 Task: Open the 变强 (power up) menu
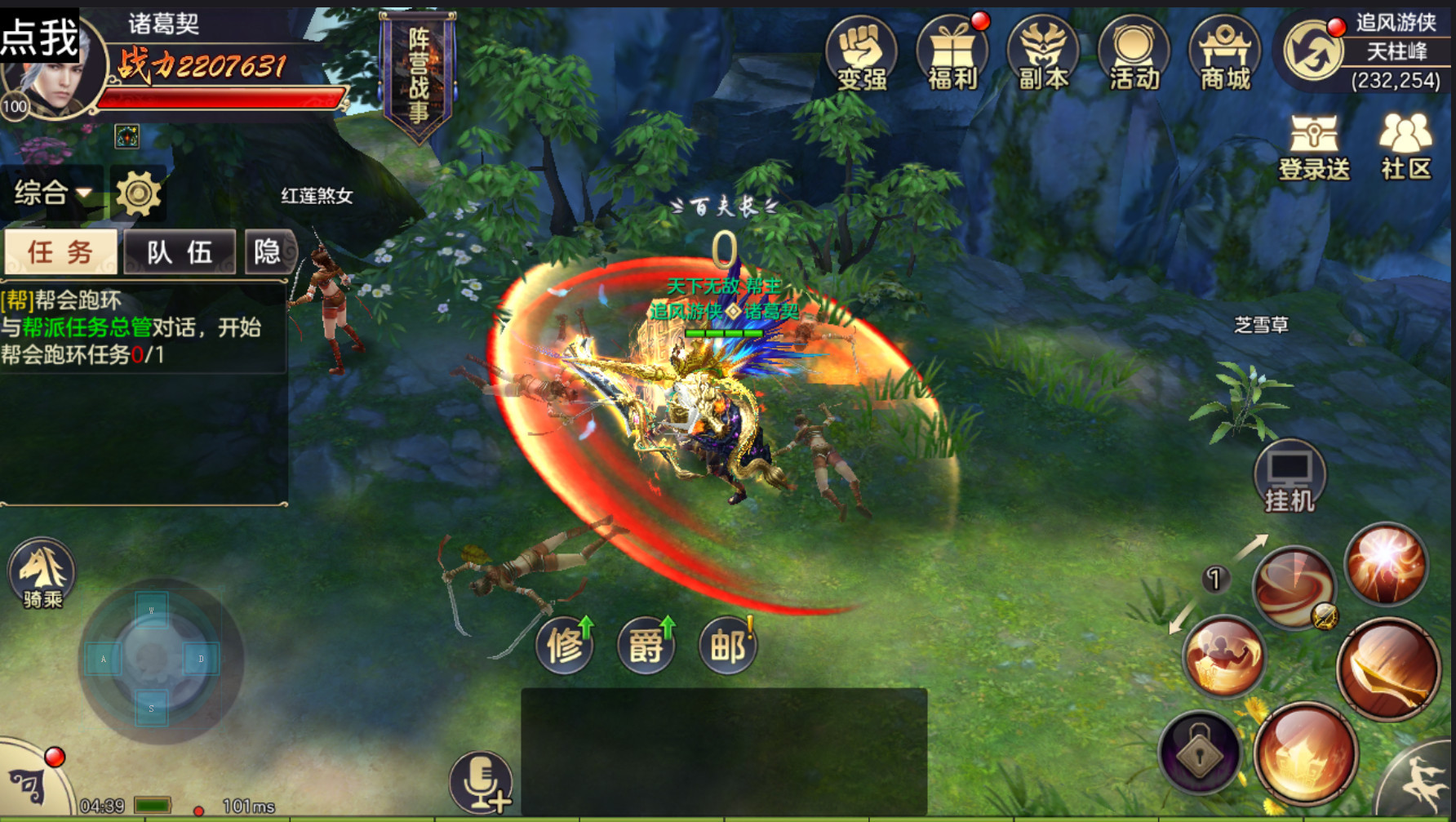pos(861,53)
